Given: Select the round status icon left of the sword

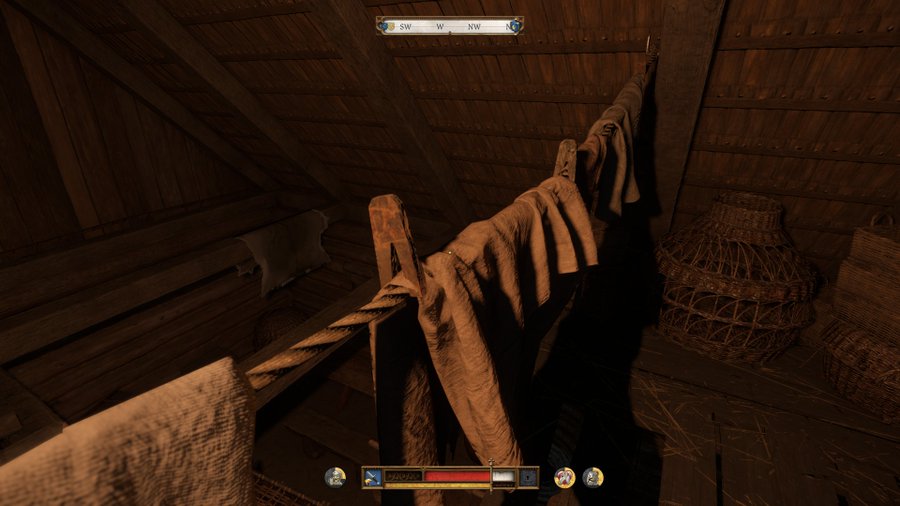Looking at the screenshot, I should 336,477.
